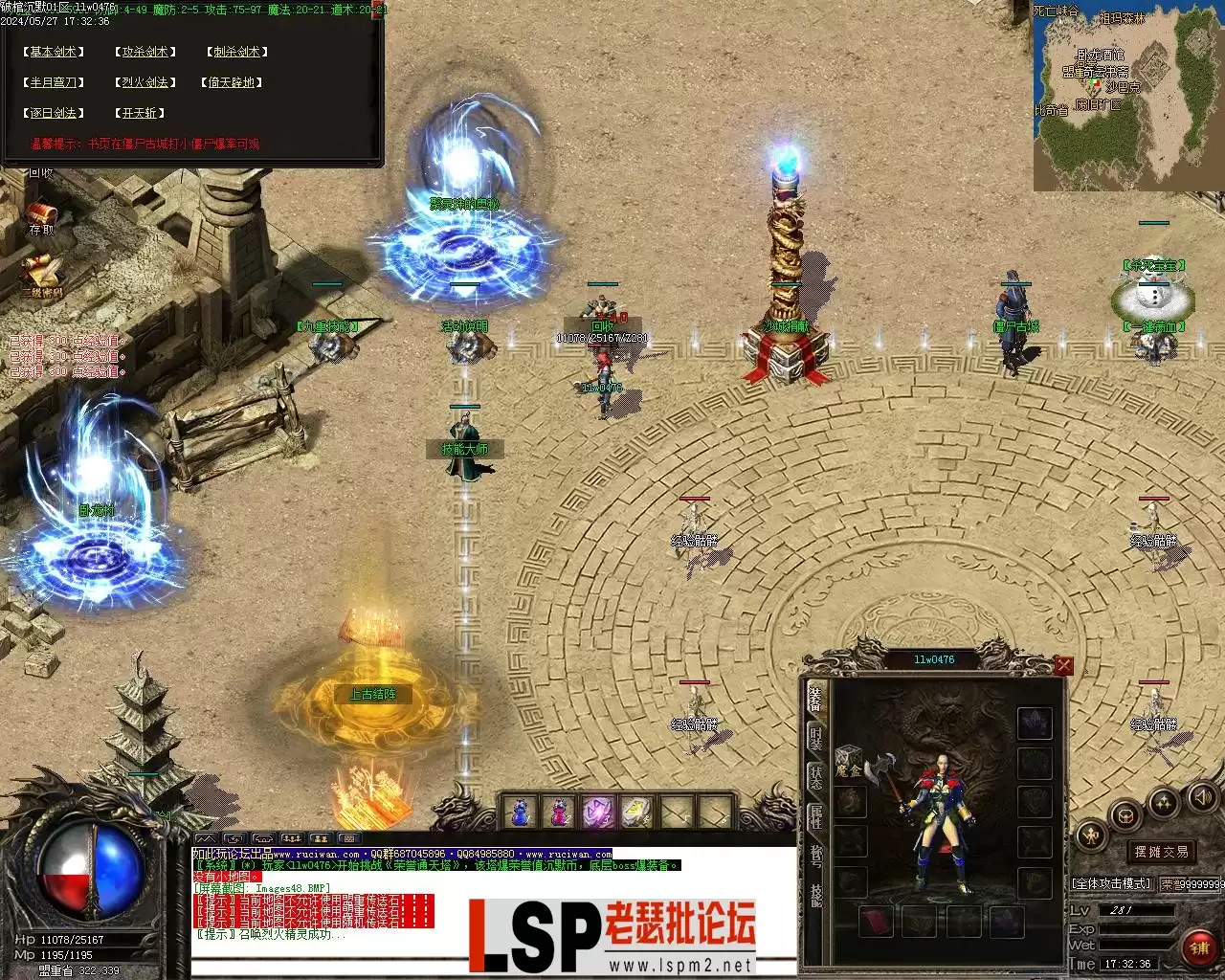1225x980 pixels.
Task: Click the red 铺 shop button
Action: coord(1198,947)
